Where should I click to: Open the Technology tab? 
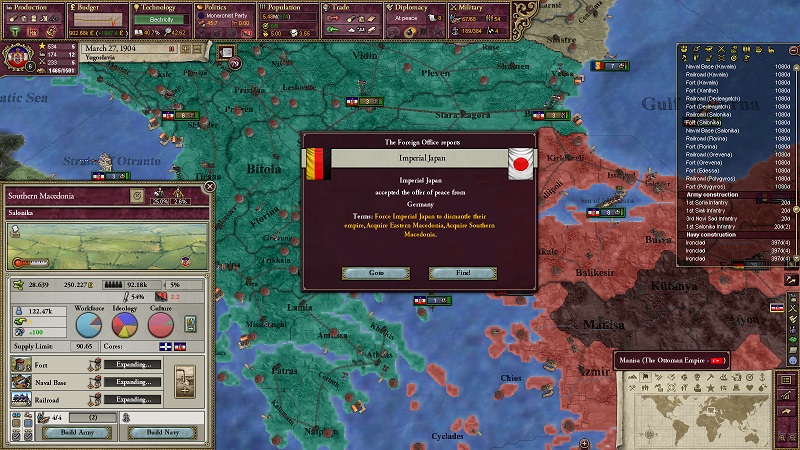[x=160, y=8]
